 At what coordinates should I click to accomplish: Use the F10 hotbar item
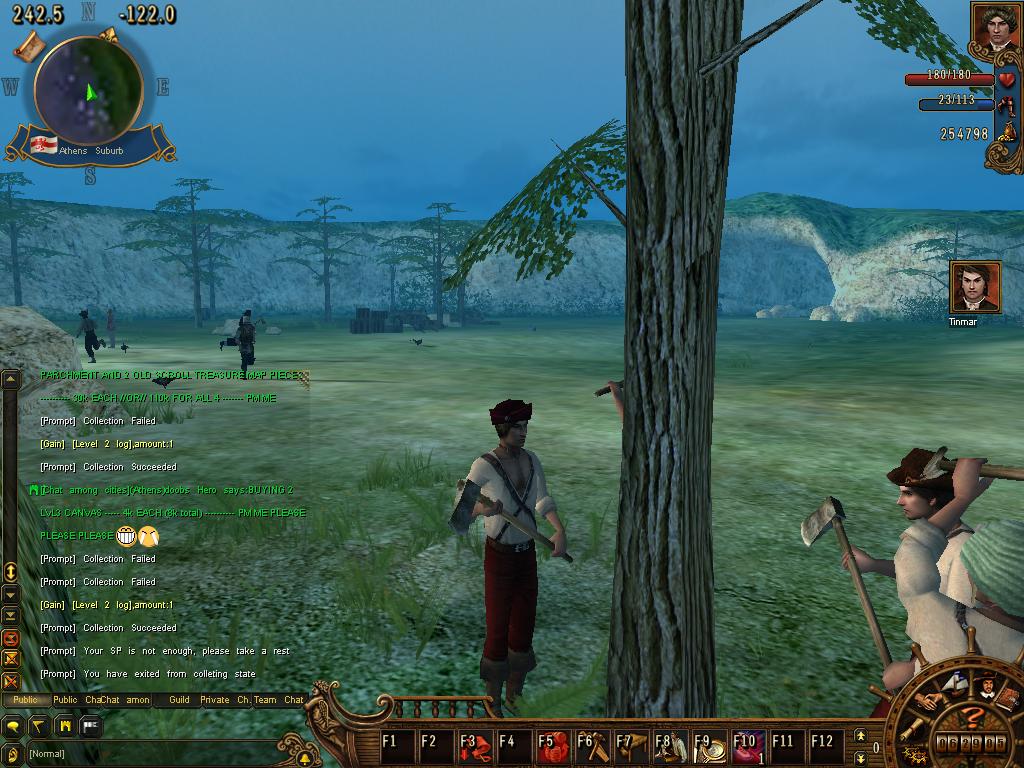click(749, 746)
